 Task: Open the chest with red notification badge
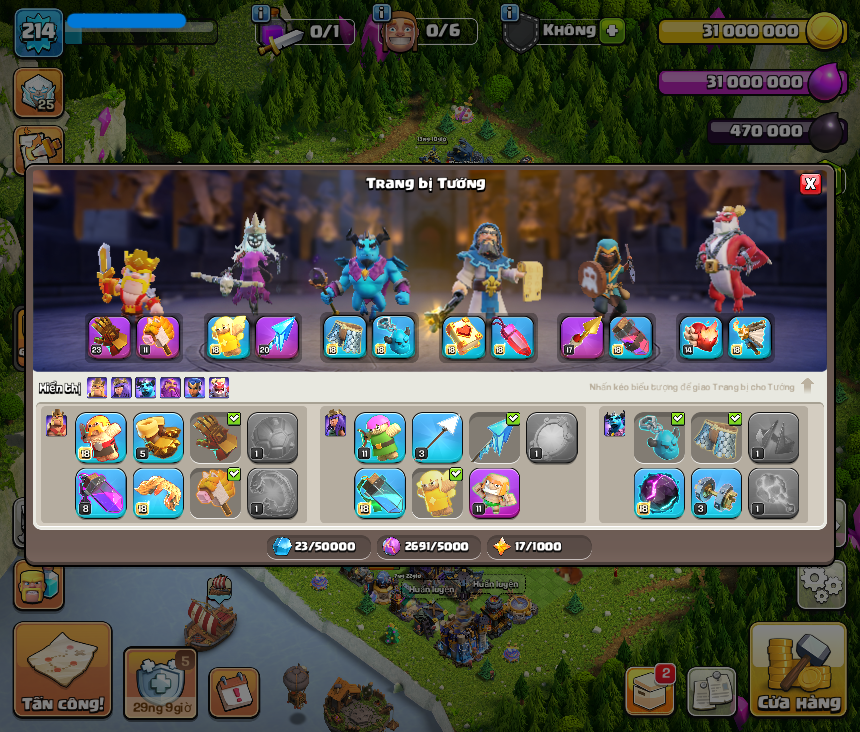[649, 690]
